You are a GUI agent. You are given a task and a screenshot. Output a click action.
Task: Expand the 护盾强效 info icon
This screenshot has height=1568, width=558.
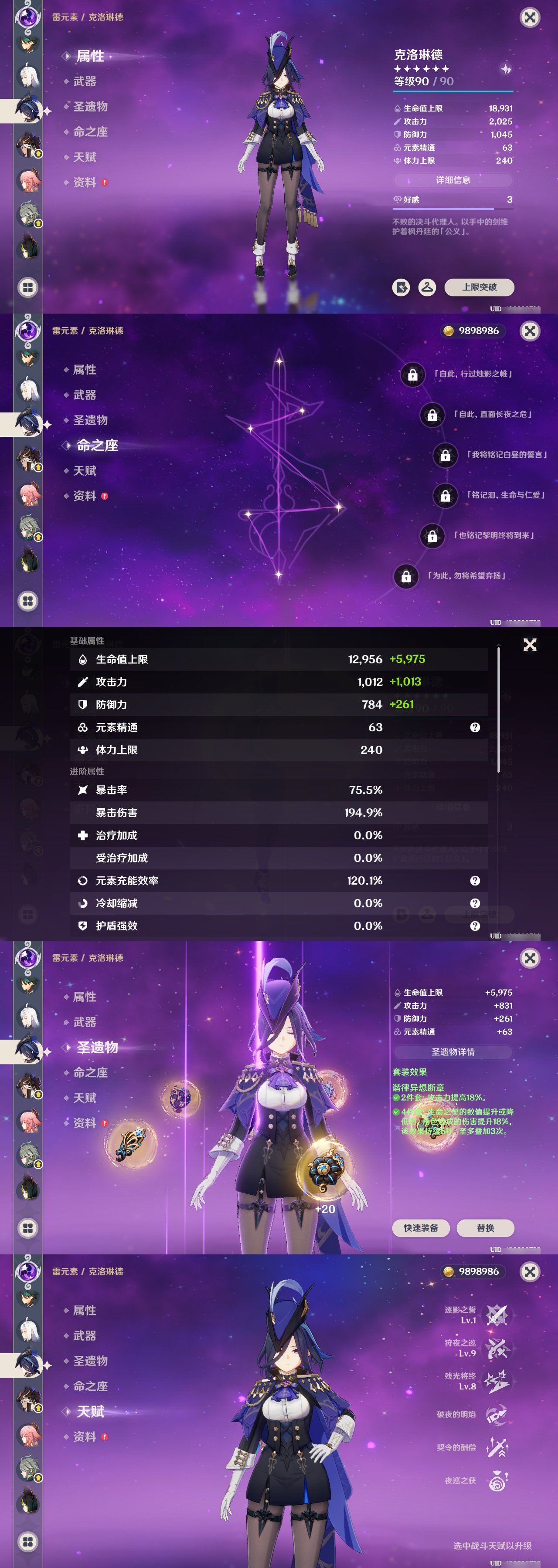(x=474, y=926)
